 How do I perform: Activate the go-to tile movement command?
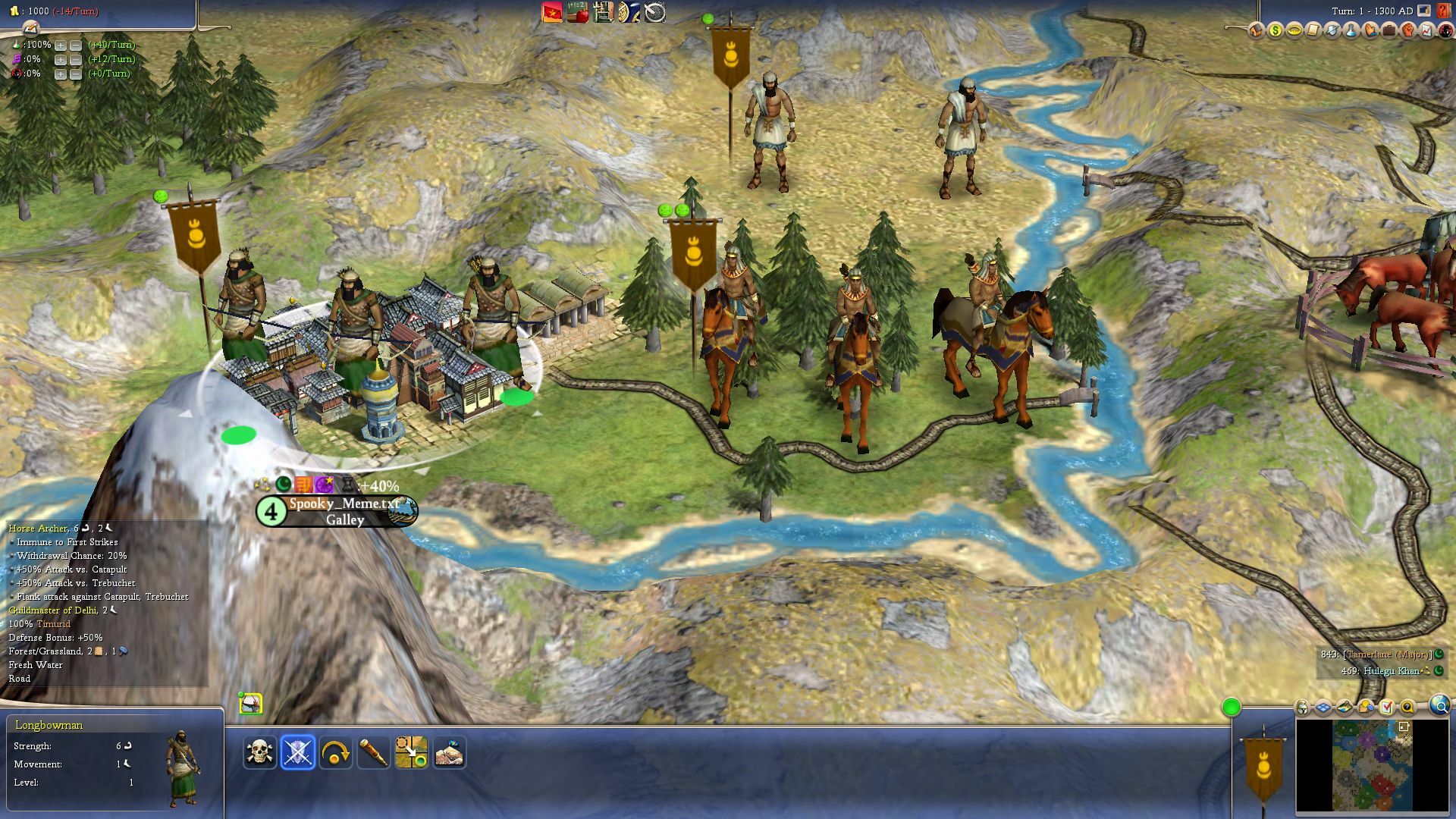tap(411, 752)
